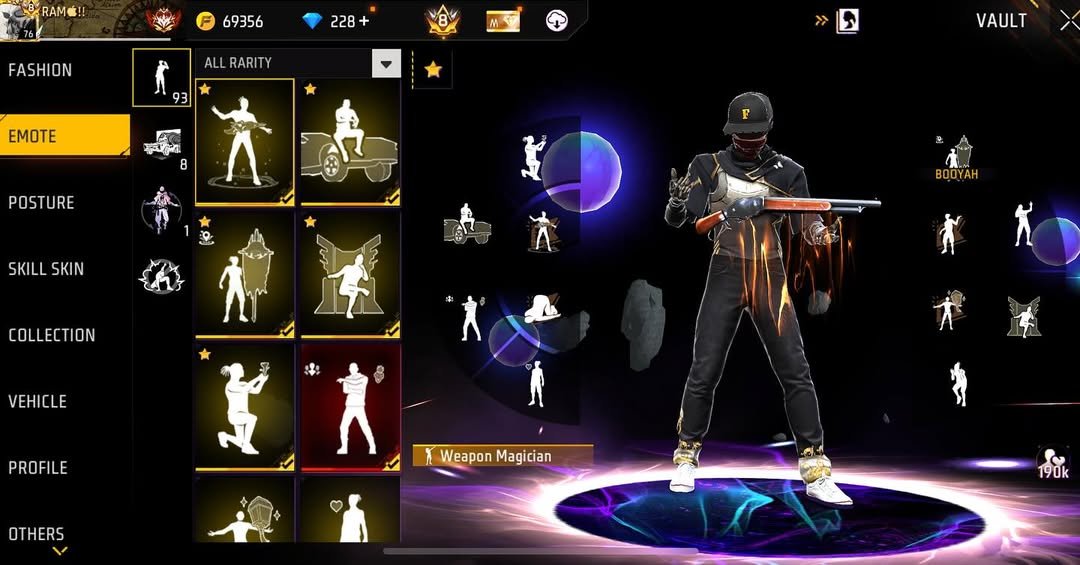Select the kneeling proposal emote tile
1080x565 pixels.
(244, 406)
